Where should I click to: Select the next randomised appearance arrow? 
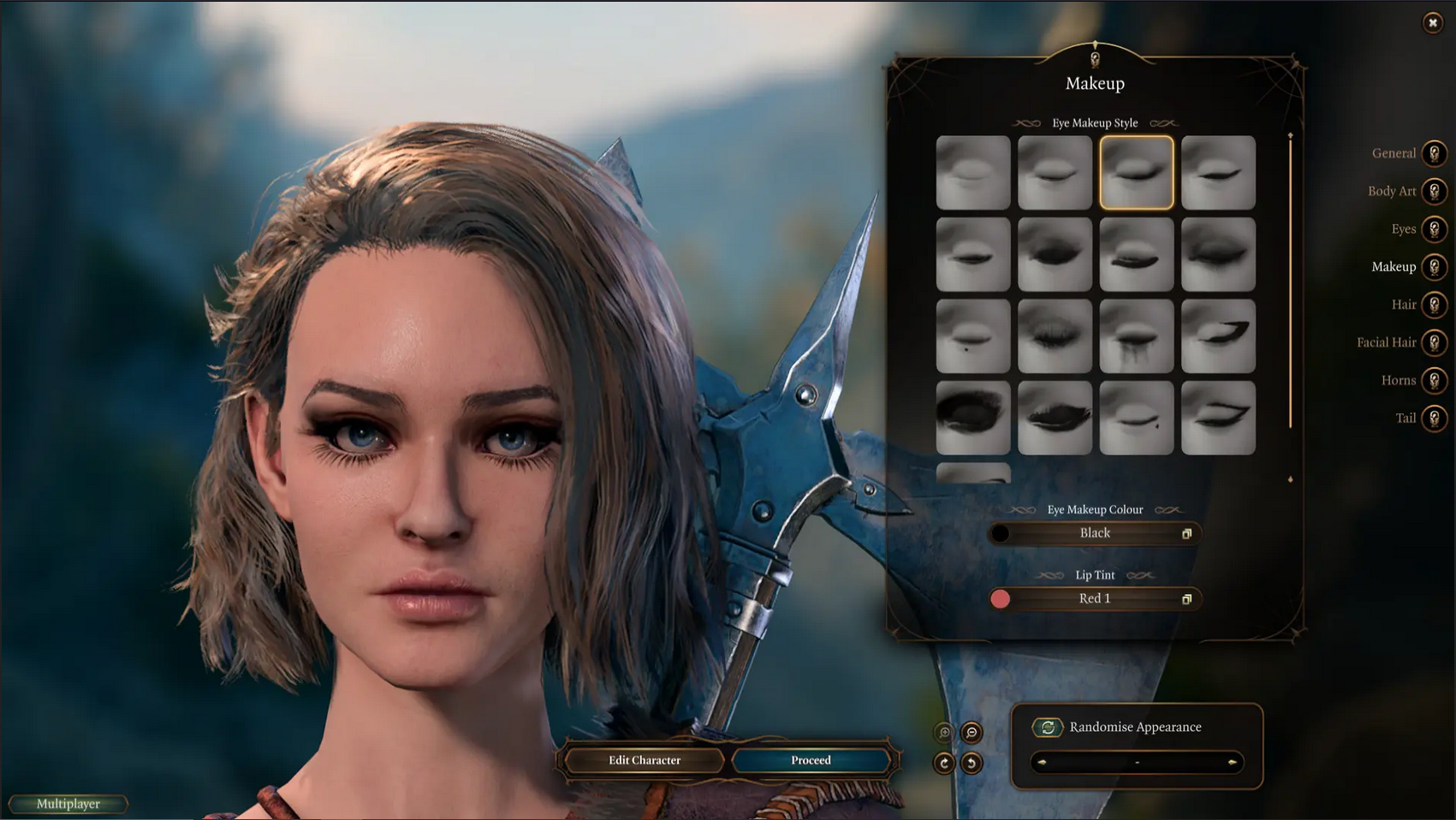(1232, 762)
